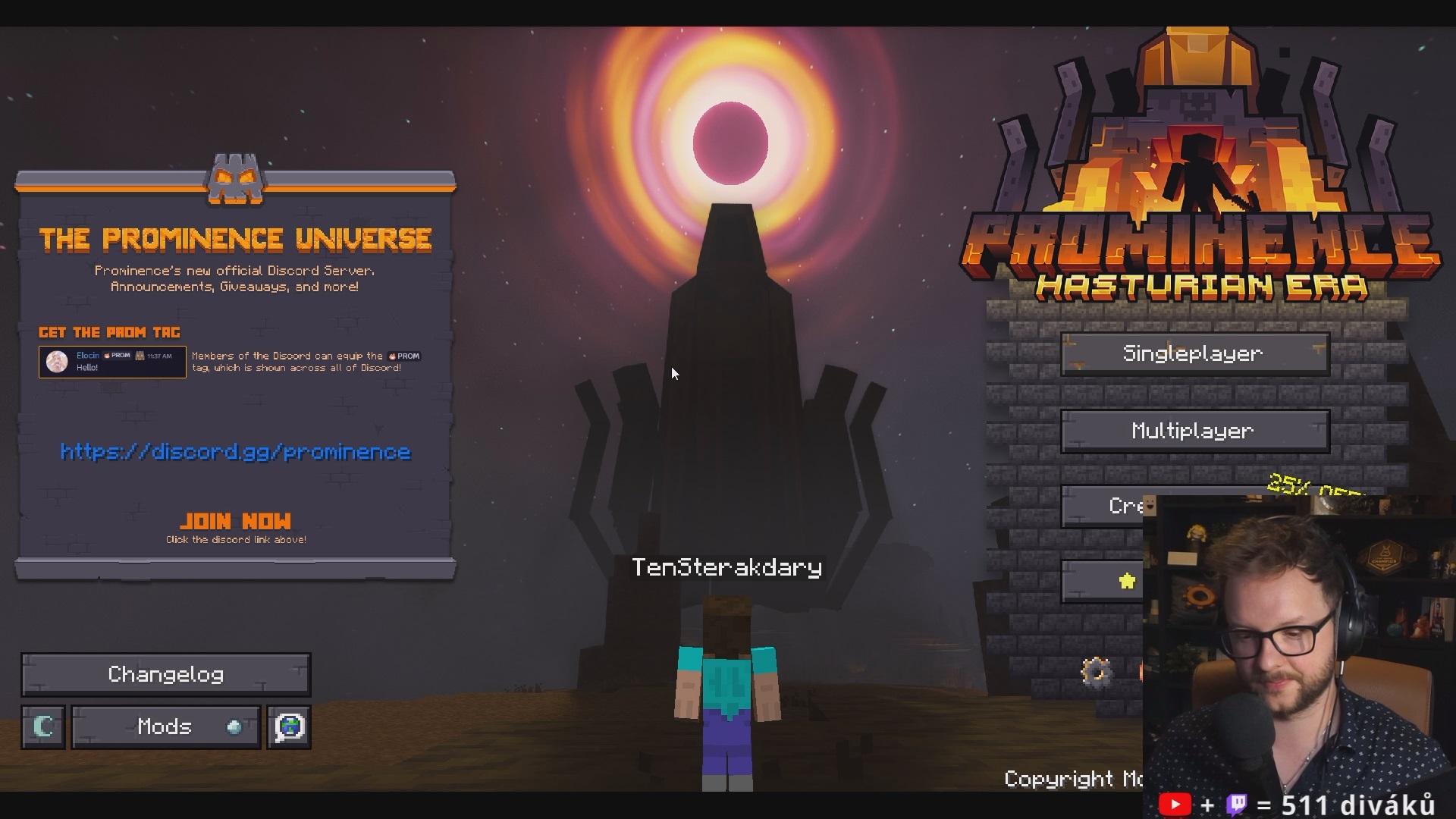Screen dimensions: 1456x819
Task: Click the yellow star button
Action: tap(1127, 582)
